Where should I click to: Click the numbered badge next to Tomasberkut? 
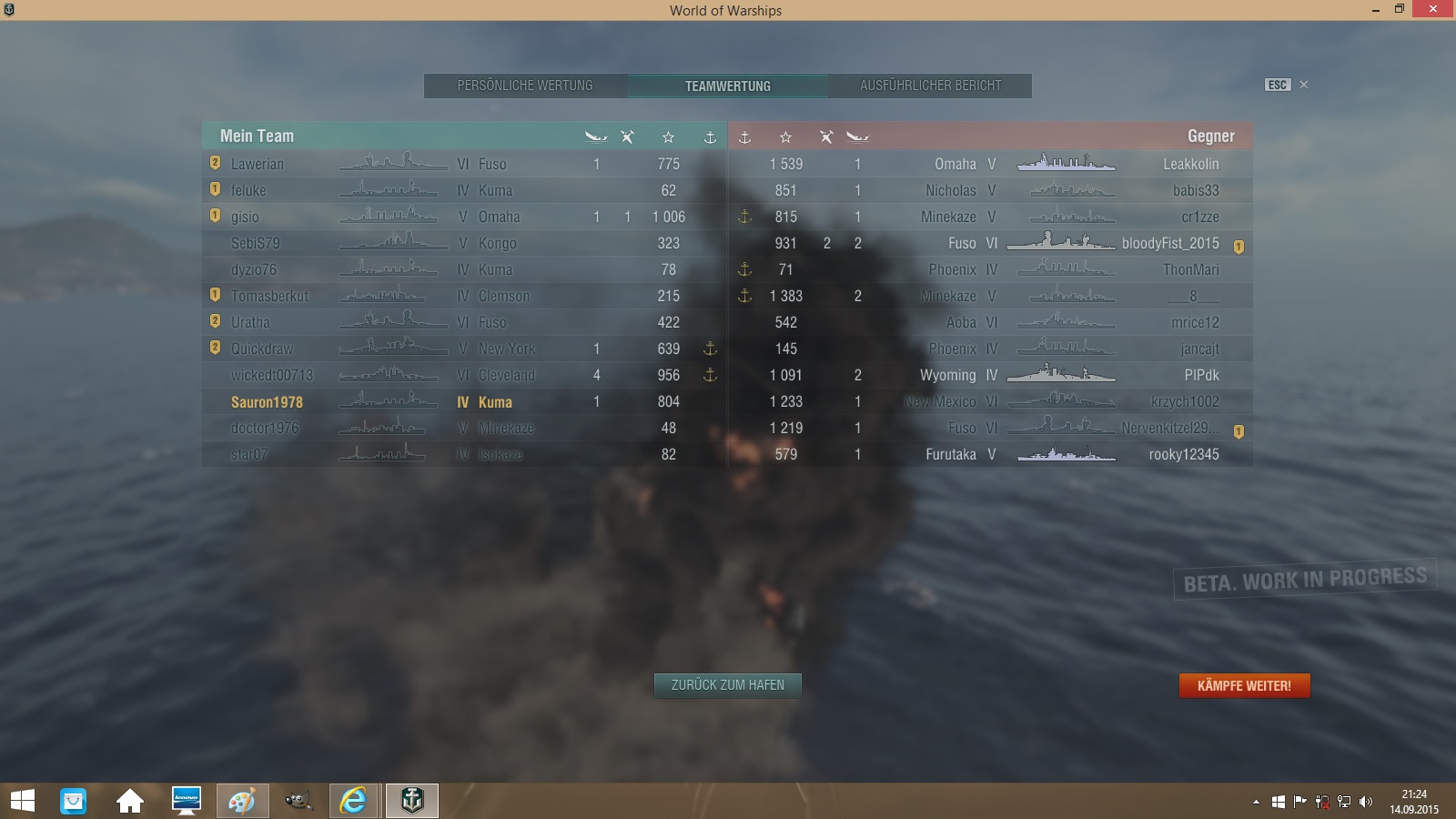(213, 296)
